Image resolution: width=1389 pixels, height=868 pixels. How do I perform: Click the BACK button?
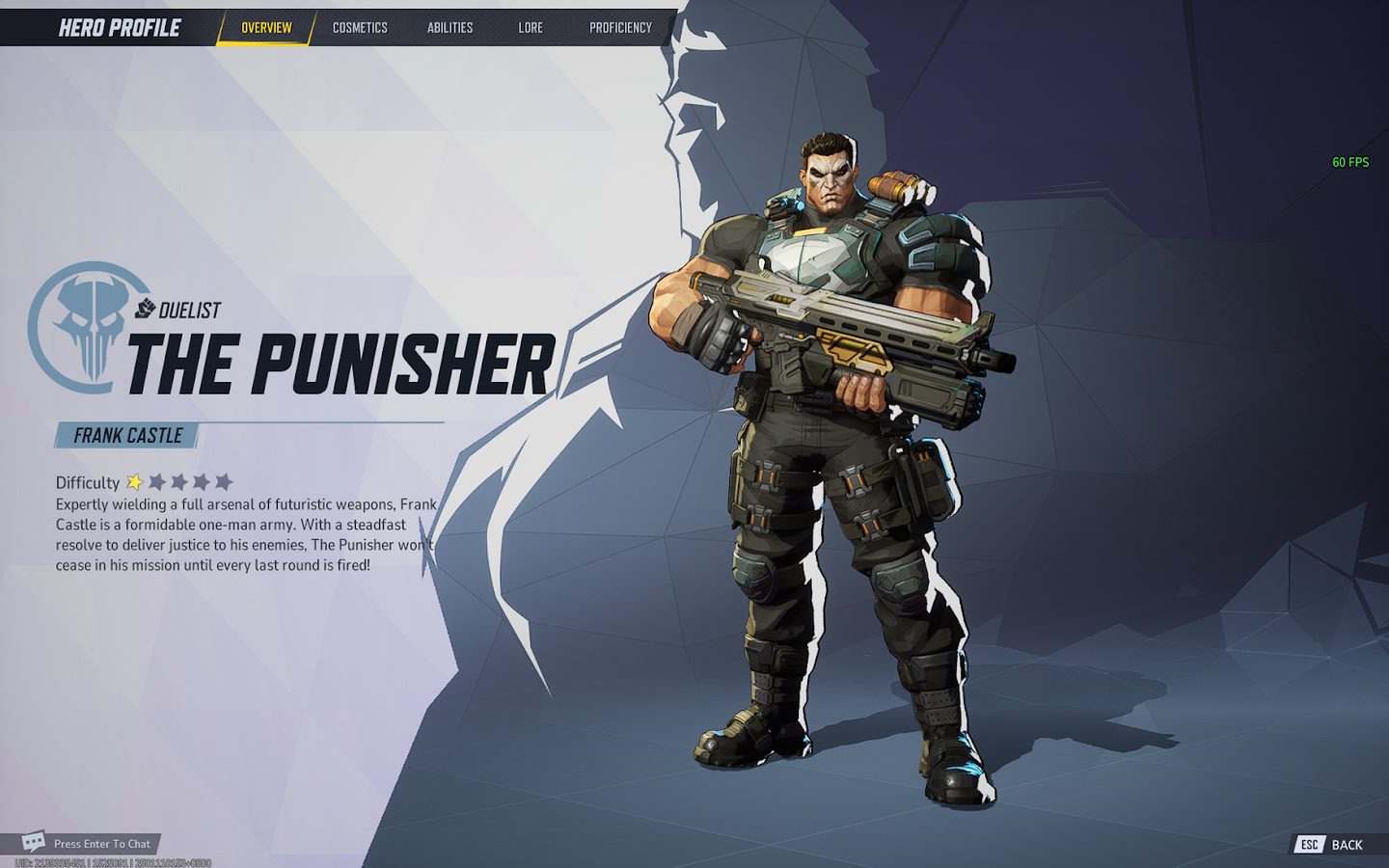(x=1349, y=845)
